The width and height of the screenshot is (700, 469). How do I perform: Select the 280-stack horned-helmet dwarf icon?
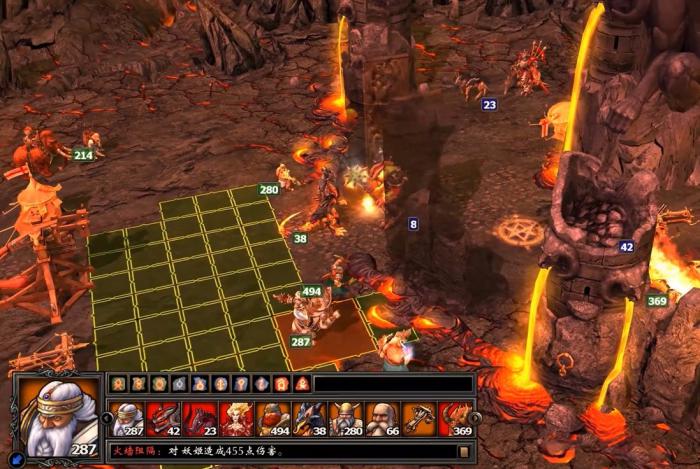[x=345, y=418]
